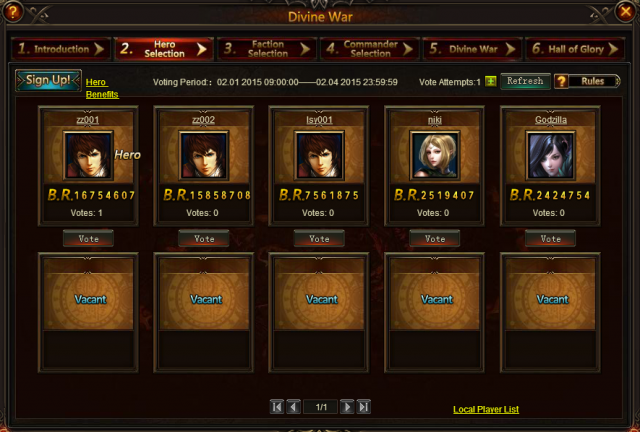Go to the next page of candidates
The image size is (640, 432).
click(x=347, y=407)
